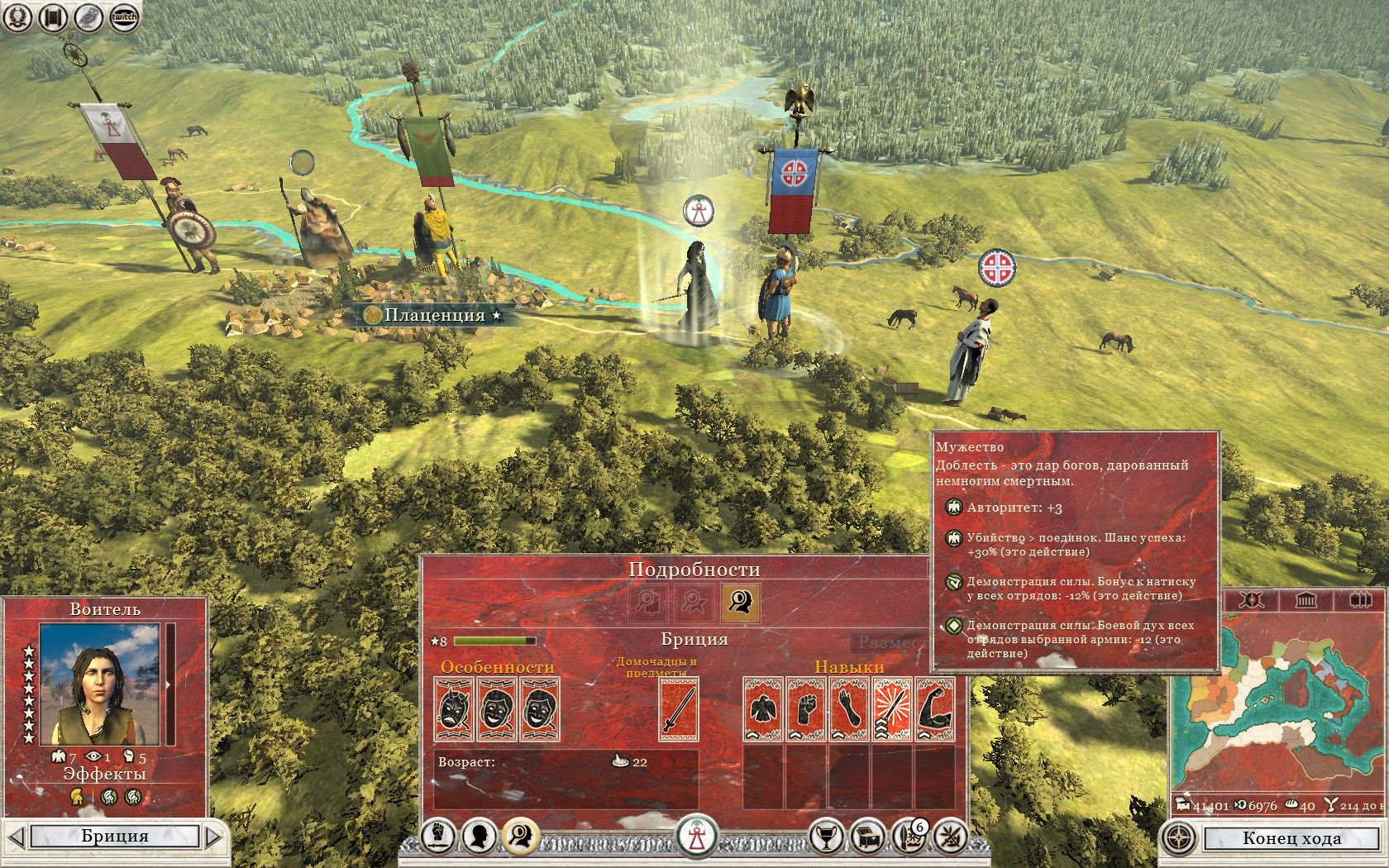
Task: Open the goblet icon panel
Action: [824, 837]
